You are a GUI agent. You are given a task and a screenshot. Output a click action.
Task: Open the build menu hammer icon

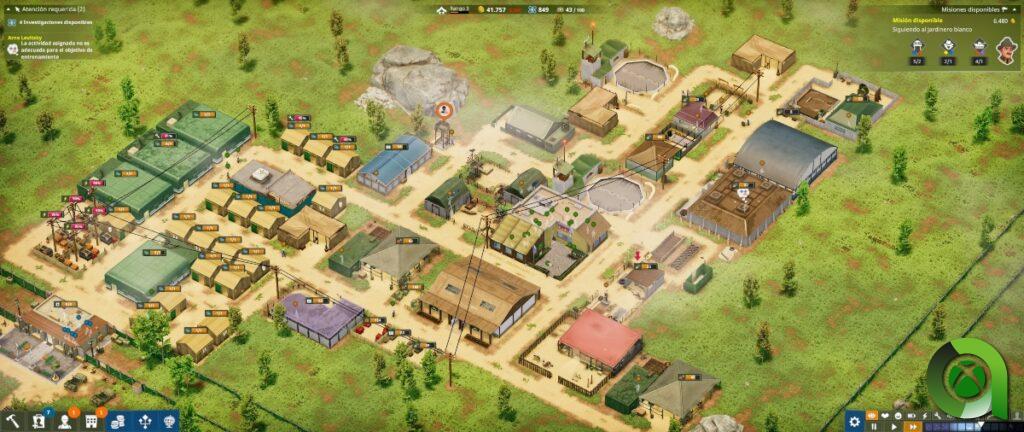pos(13,421)
